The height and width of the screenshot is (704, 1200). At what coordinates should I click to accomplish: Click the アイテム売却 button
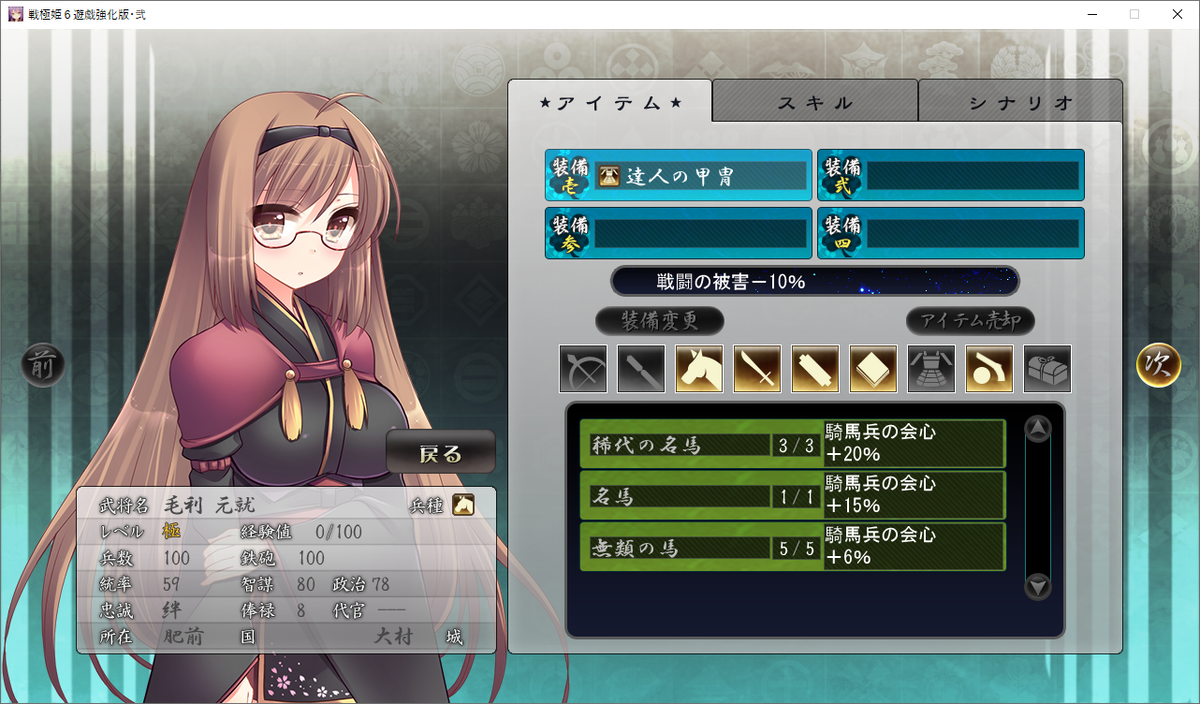point(970,321)
